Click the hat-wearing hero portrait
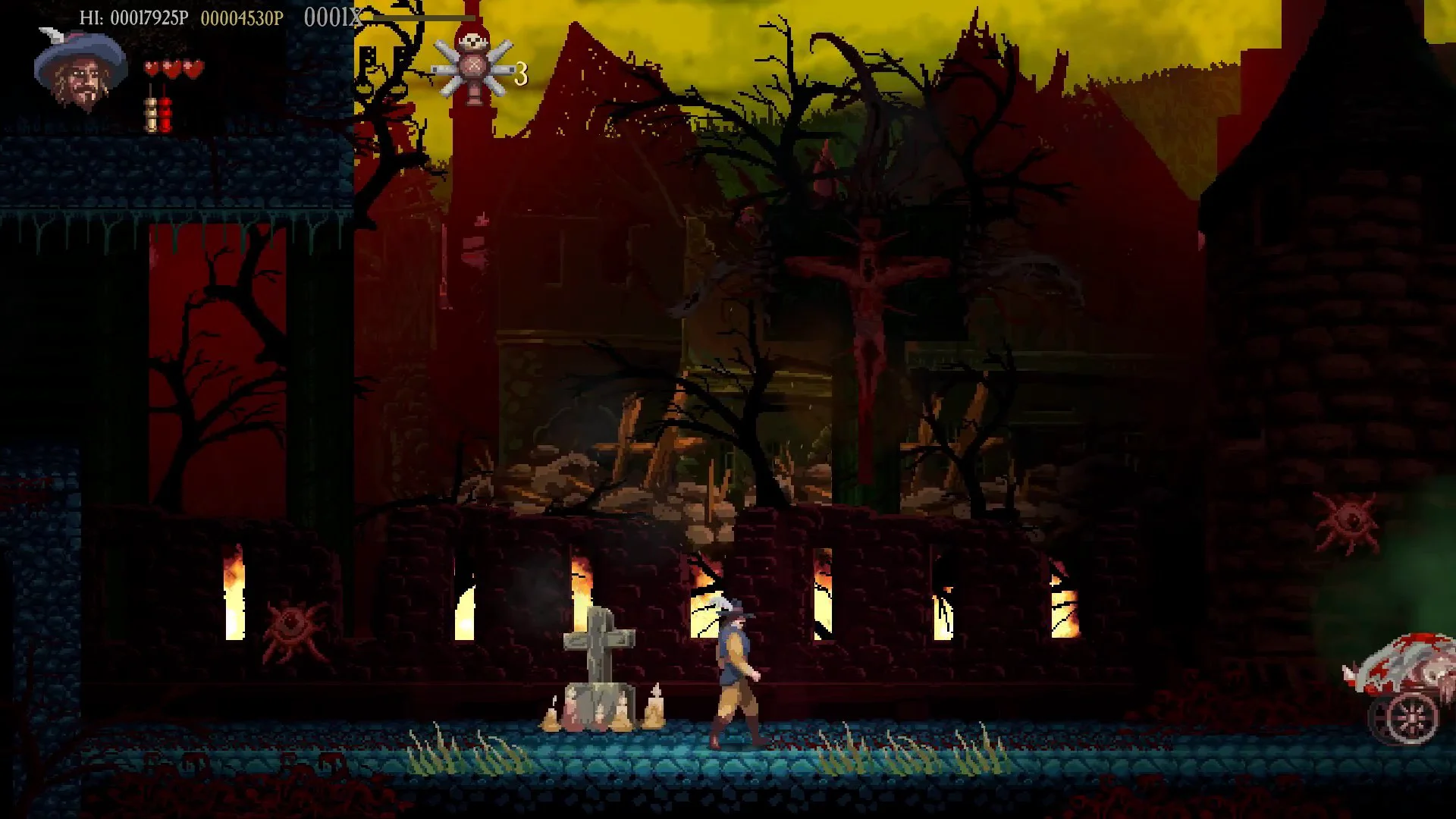The width and height of the screenshot is (1456, 819). [x=80, y=70]
